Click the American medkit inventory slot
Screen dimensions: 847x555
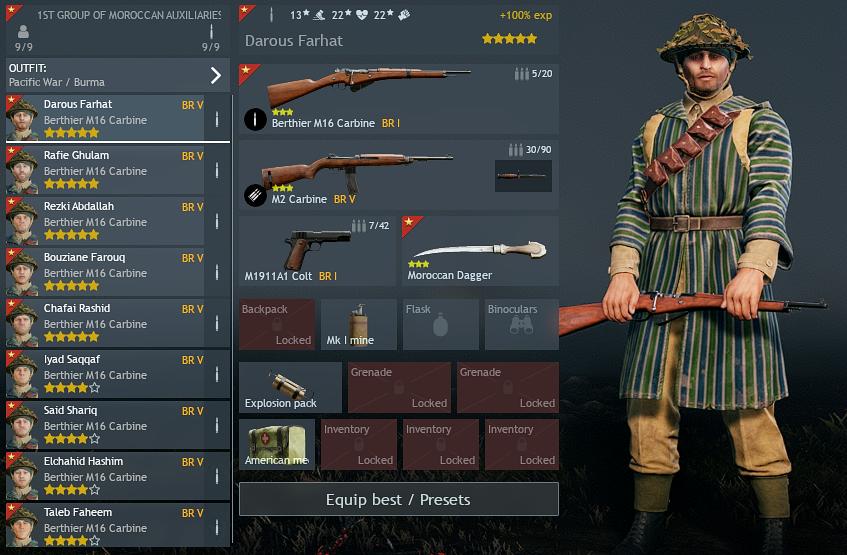click(x=277, y=445)
